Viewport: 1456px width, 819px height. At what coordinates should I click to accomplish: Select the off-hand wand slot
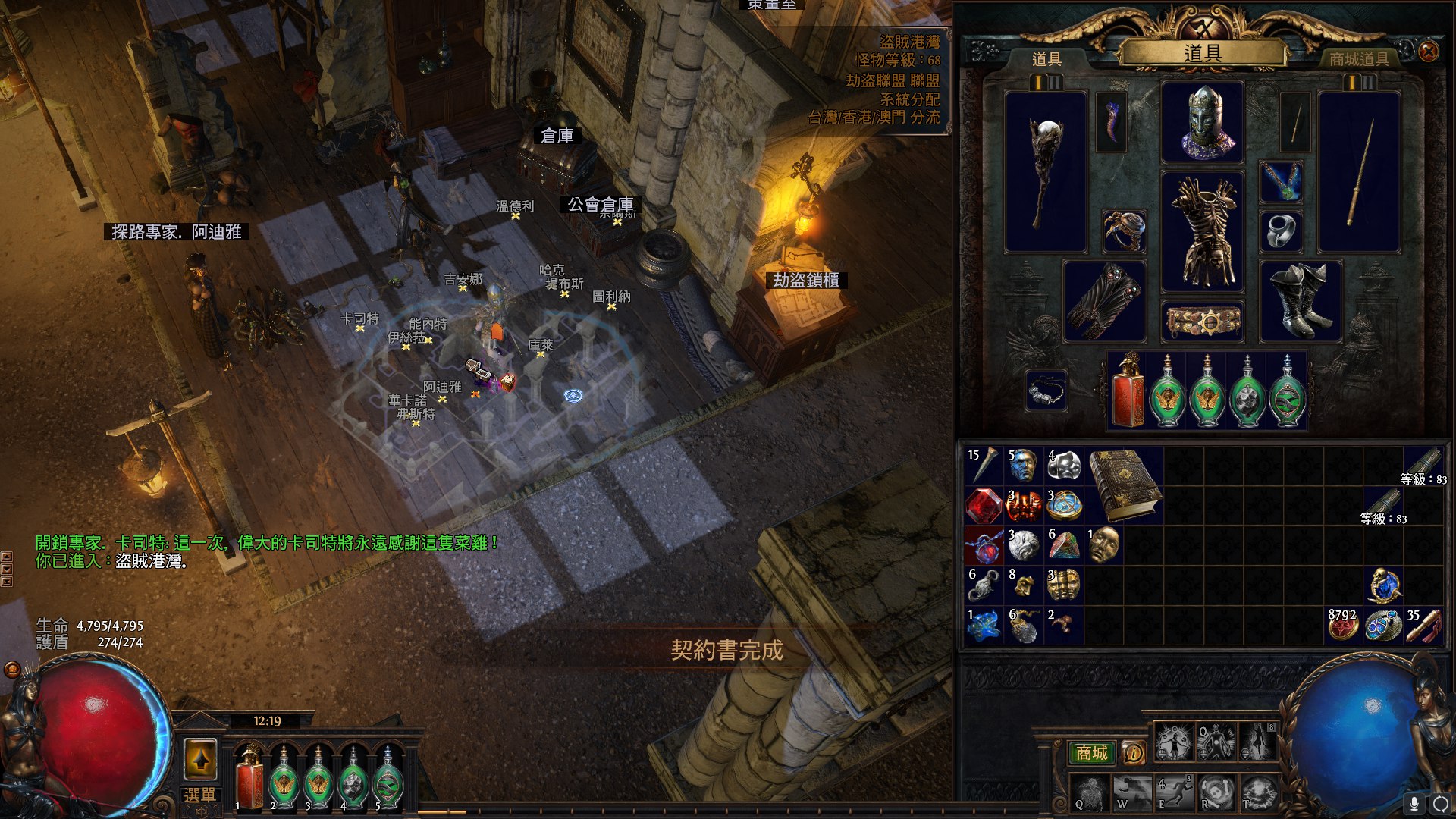click(x=1359, y=172)
